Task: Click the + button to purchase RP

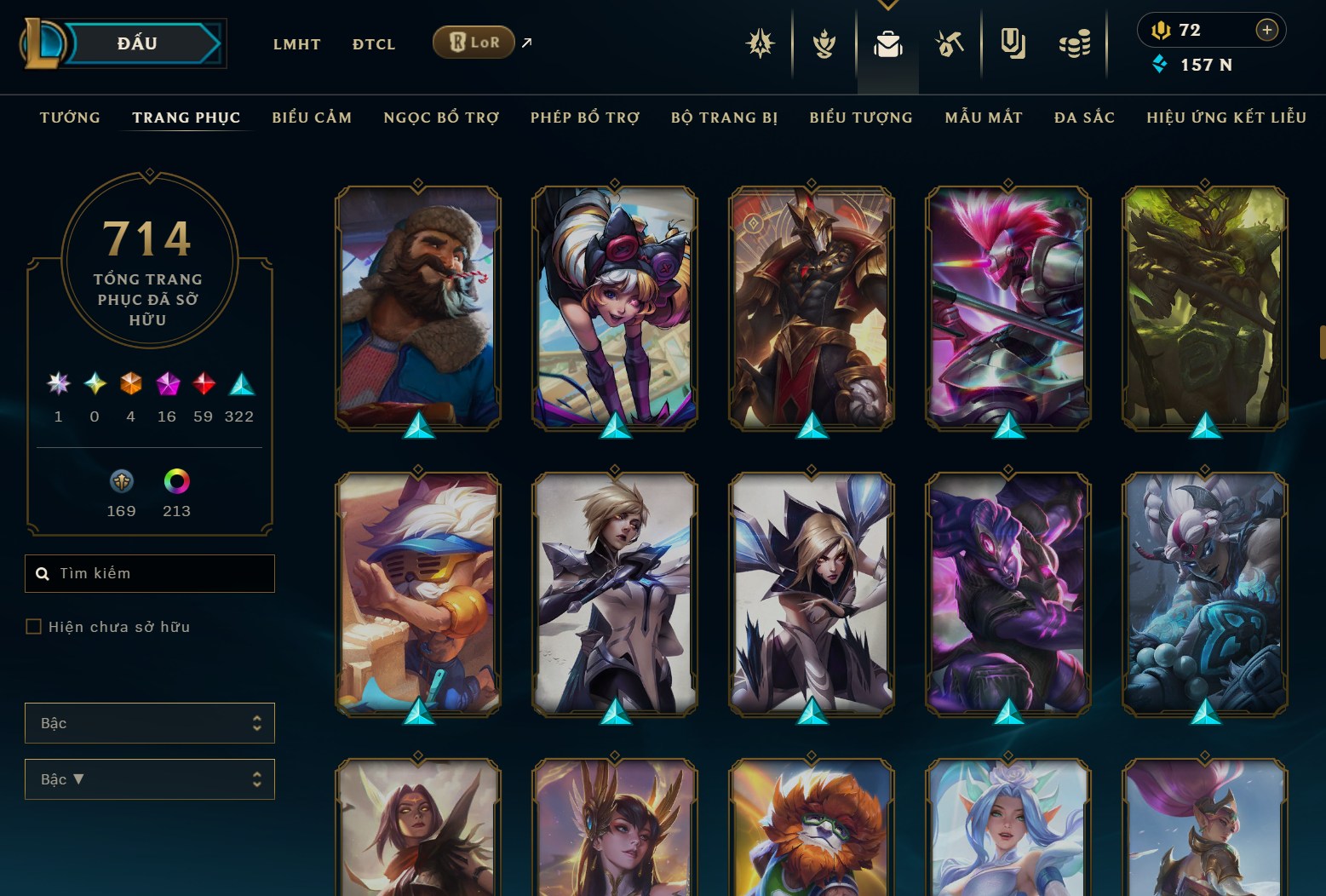Action: pos(1267,29)
